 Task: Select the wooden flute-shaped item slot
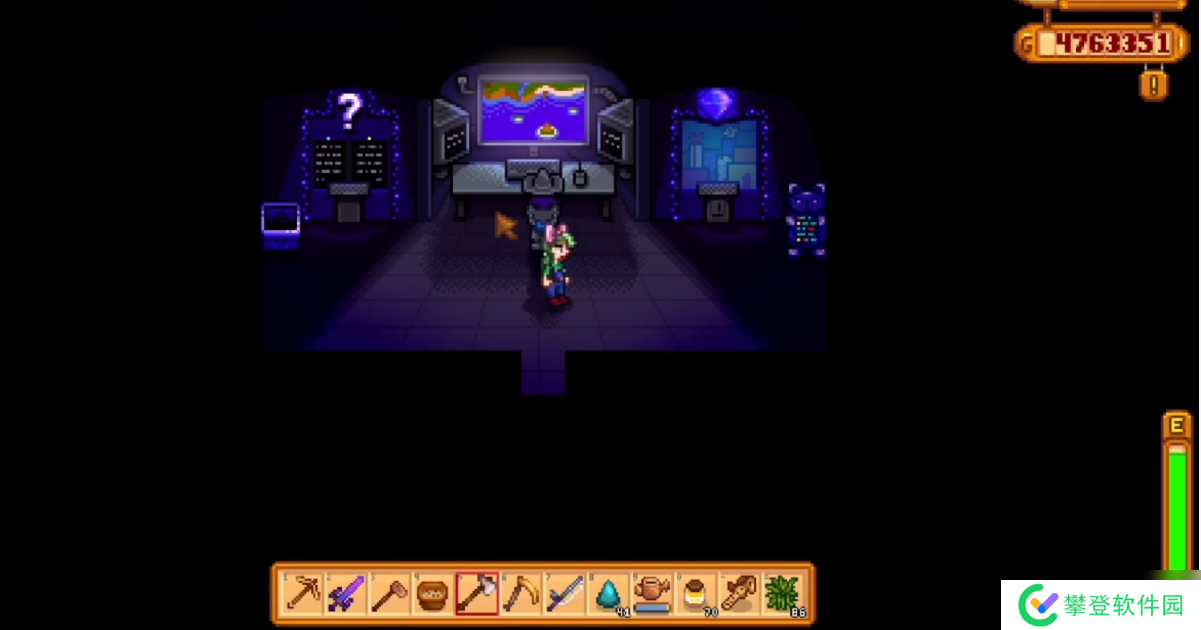(x=739, y=594)
